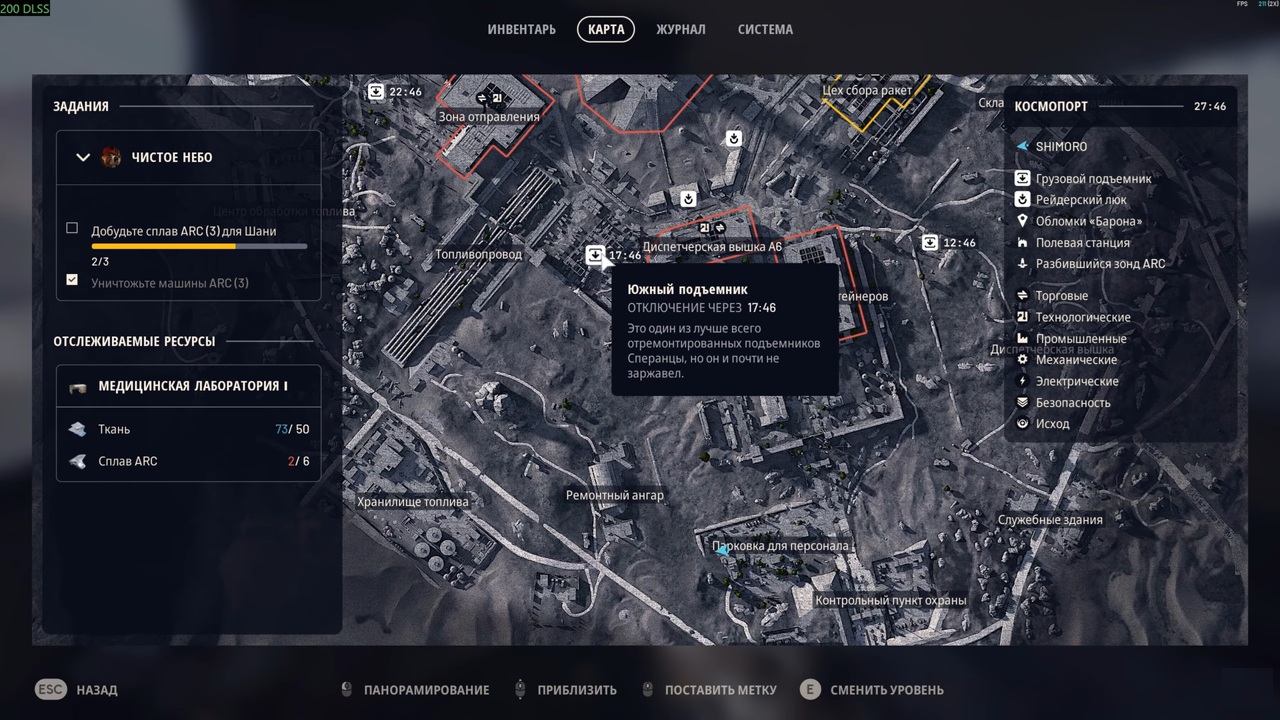This screenshot has width=1280, height=720.
Task: Select Полевая станция in legend
Action: tap(1082, 242)
